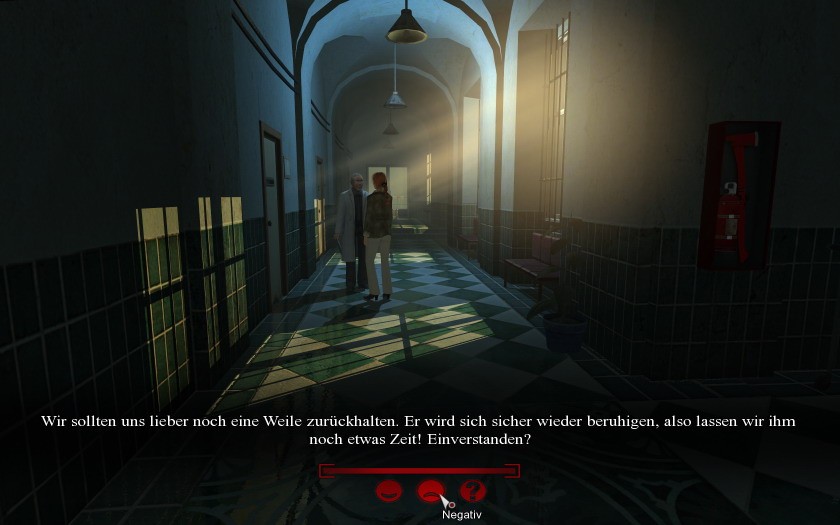This screenshot has width=840, height=525.
Task: Select the Negativ frowning face response
Action: tap(430, 491)
